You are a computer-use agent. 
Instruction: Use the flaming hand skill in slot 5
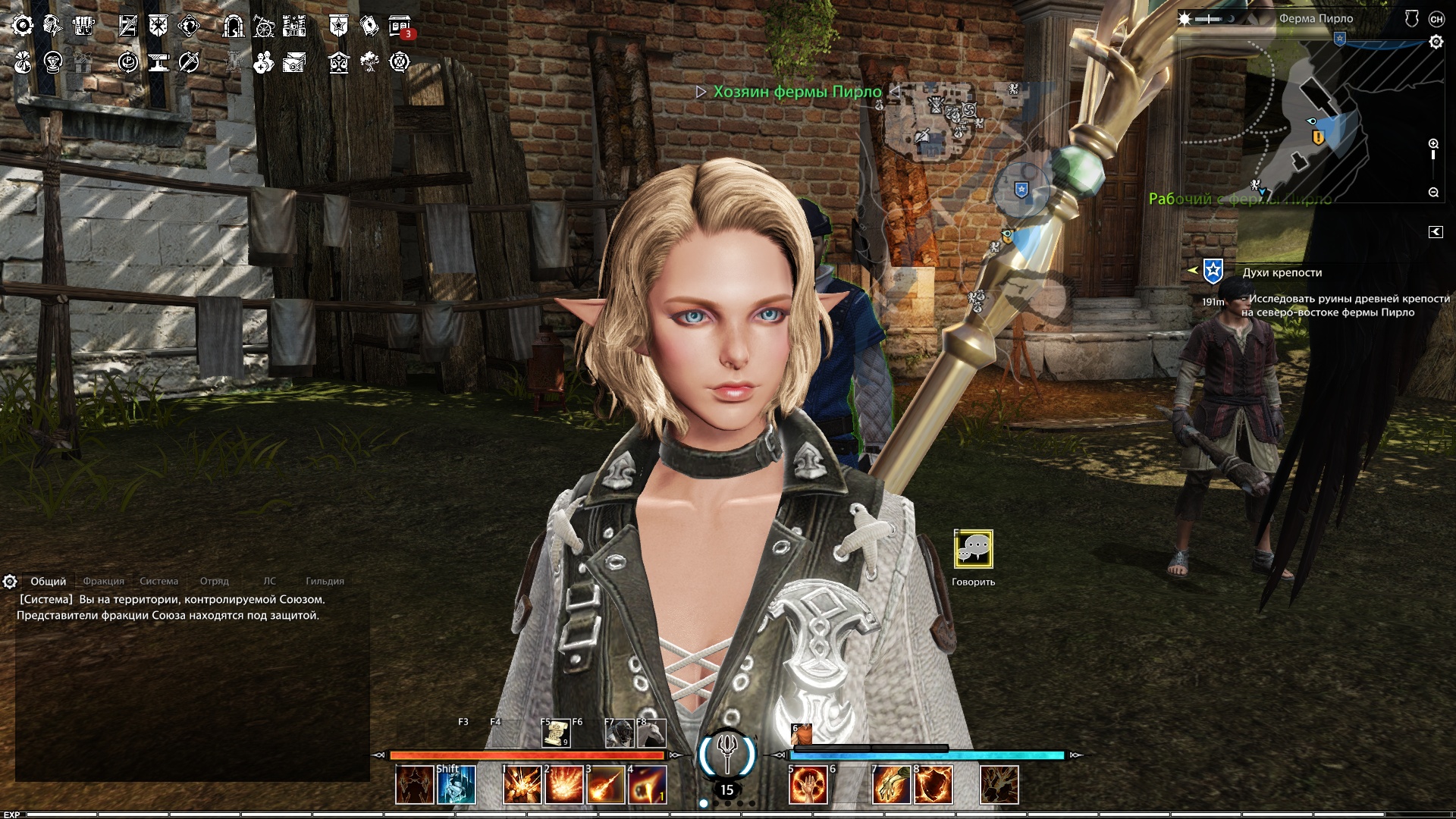pos(808,785)
